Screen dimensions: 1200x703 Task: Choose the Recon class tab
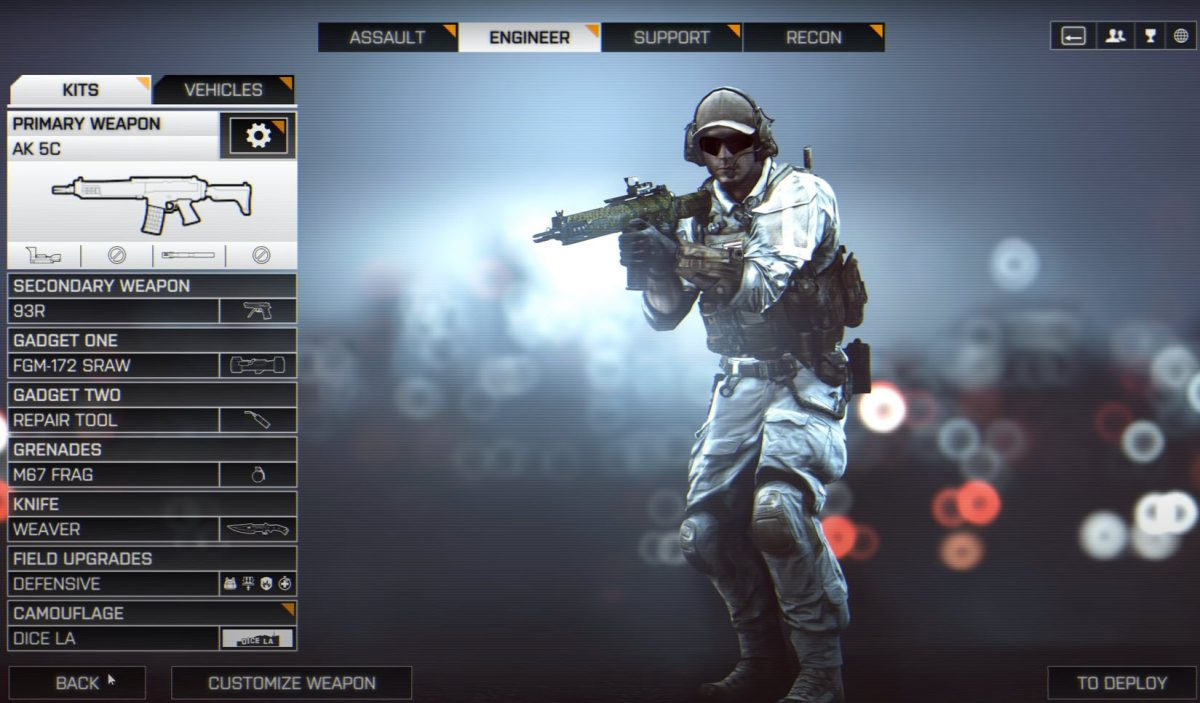click(x=813, y=38)
